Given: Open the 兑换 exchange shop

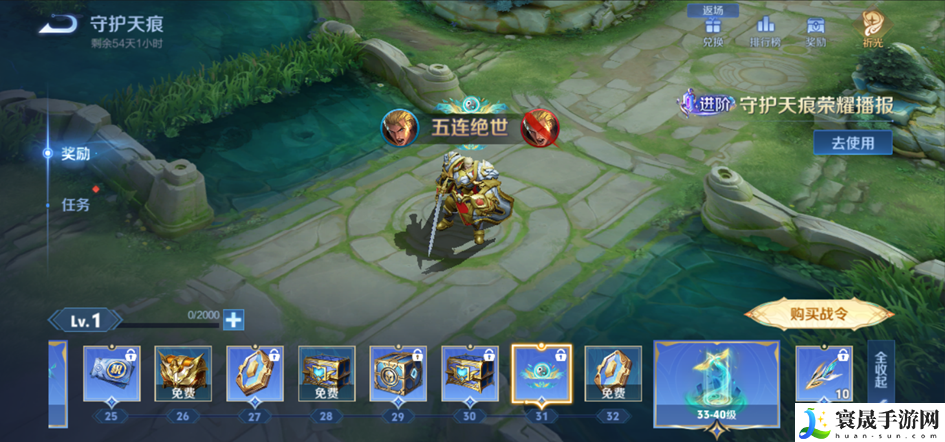Looking at the screenshot, I should pyautogui.click(x=712, y=31).
